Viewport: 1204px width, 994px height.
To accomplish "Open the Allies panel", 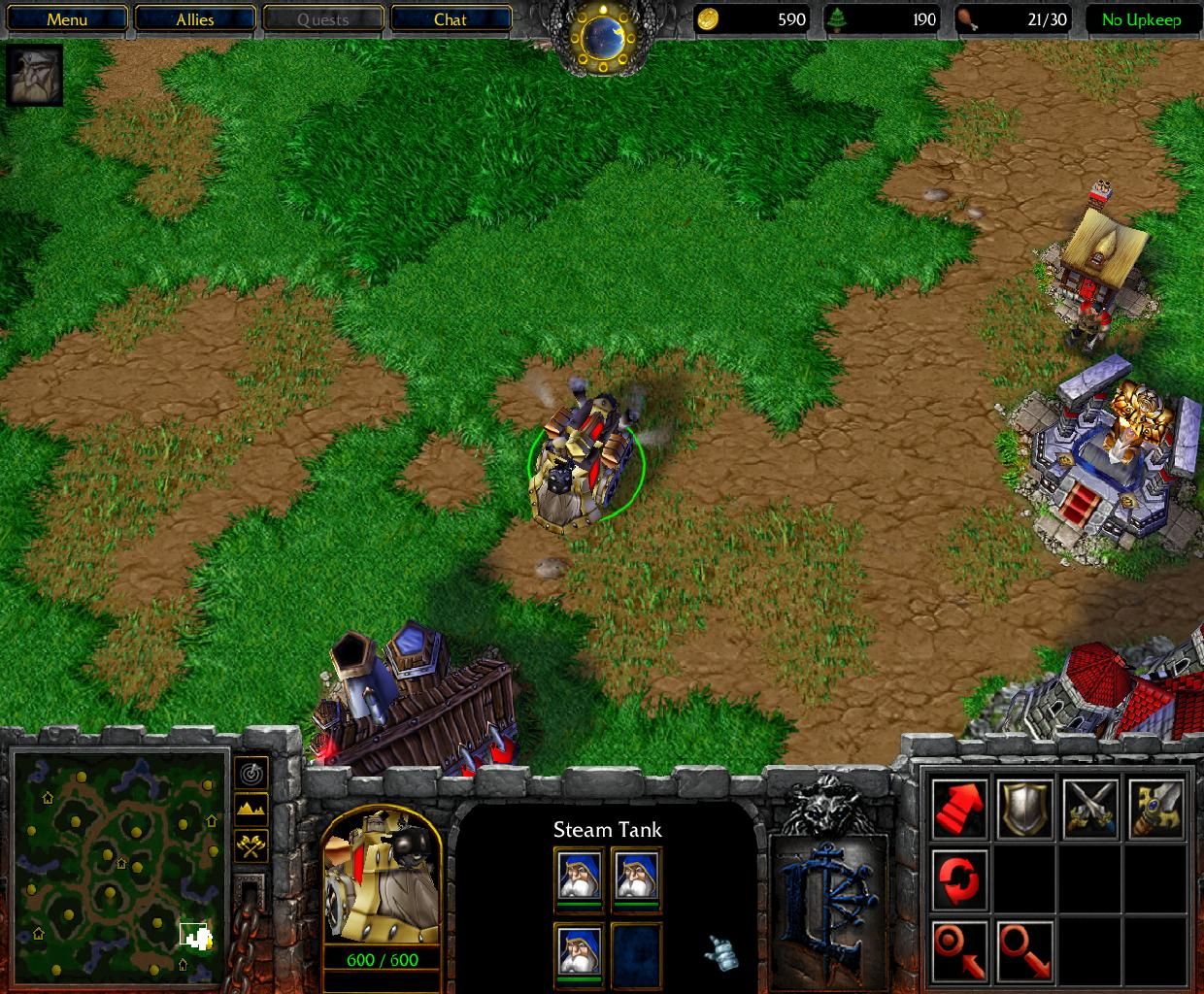I will point(195,19).
